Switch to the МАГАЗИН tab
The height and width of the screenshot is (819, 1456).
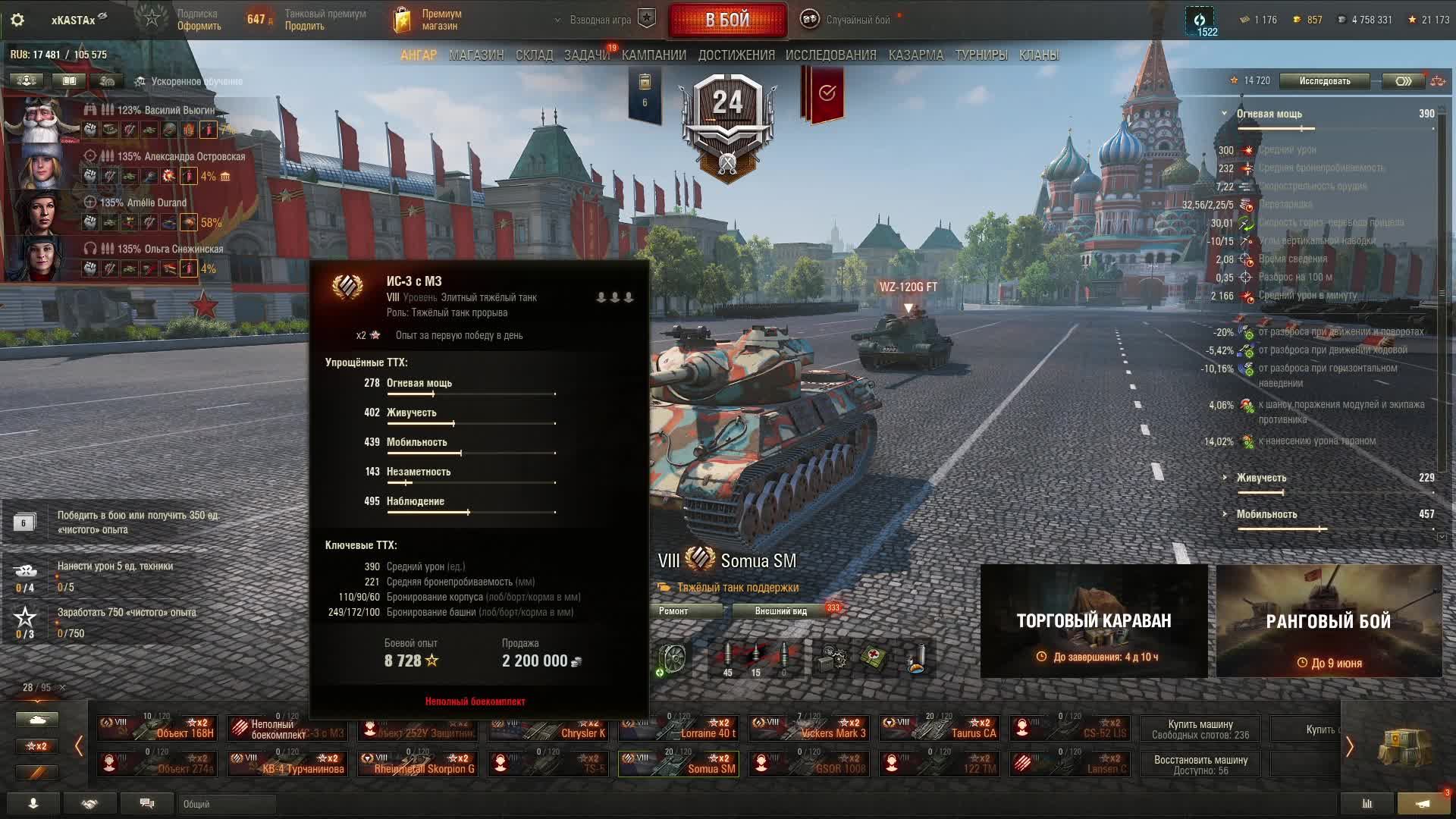click(x=476, y=55)
